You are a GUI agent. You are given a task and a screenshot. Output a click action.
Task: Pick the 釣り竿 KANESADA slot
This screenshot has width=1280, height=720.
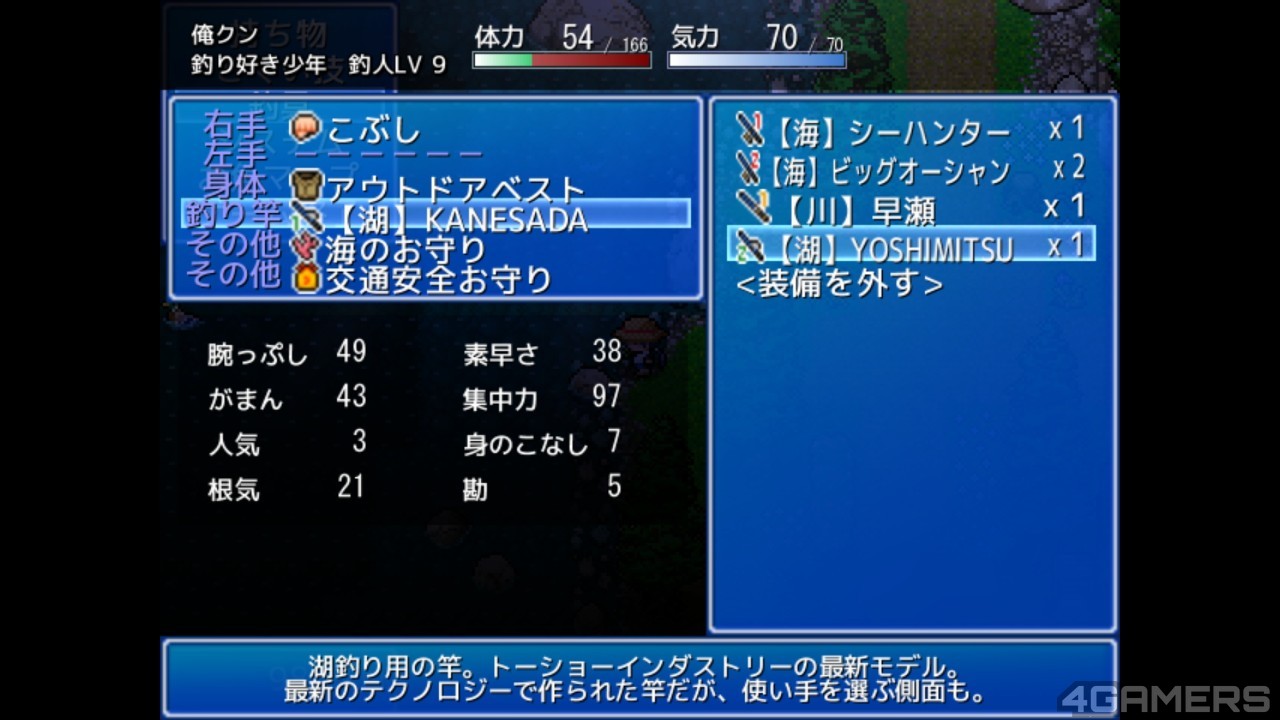pos(437,216)
